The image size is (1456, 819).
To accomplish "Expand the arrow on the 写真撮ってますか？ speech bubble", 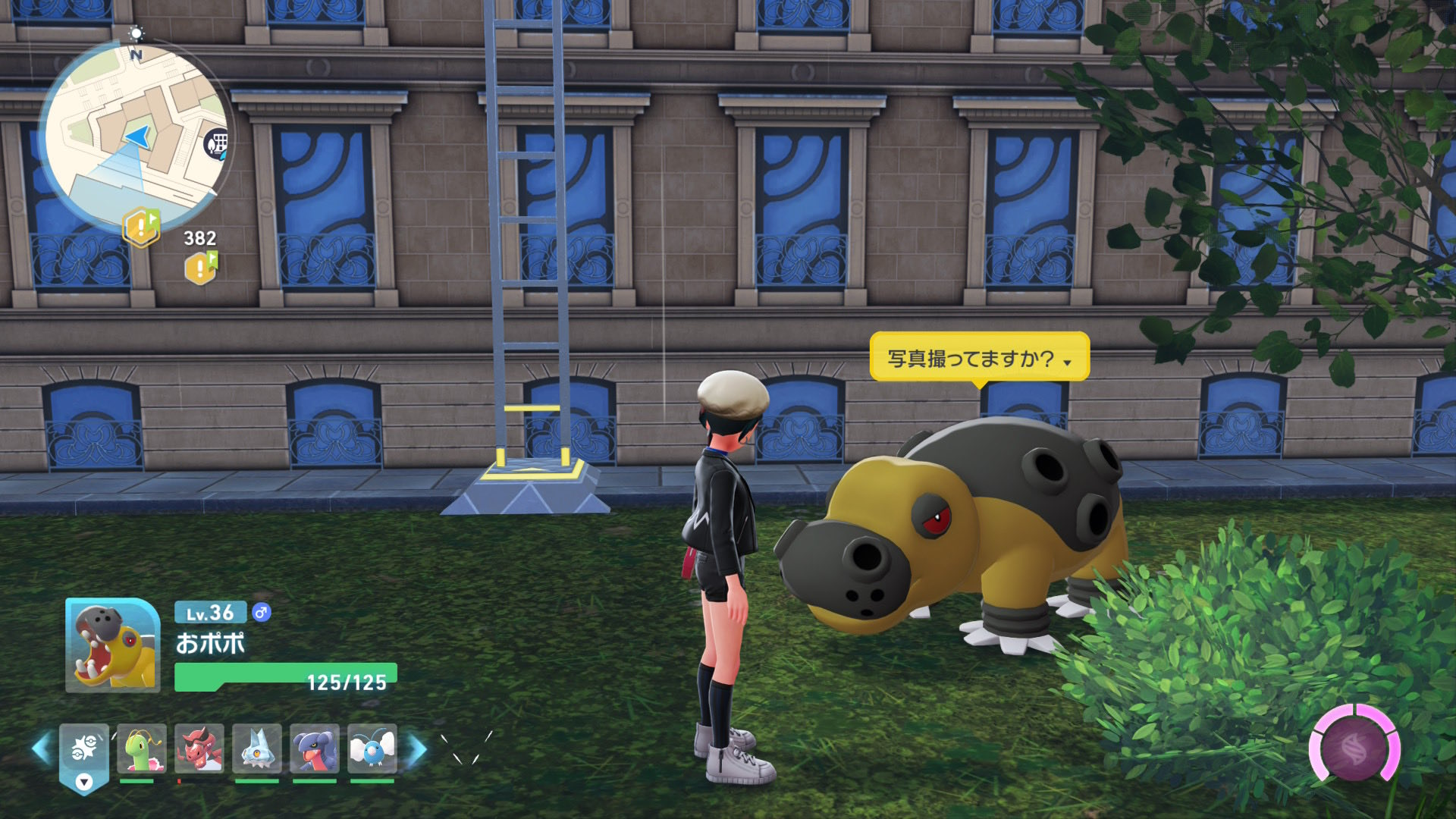I will pos(1068,362).
